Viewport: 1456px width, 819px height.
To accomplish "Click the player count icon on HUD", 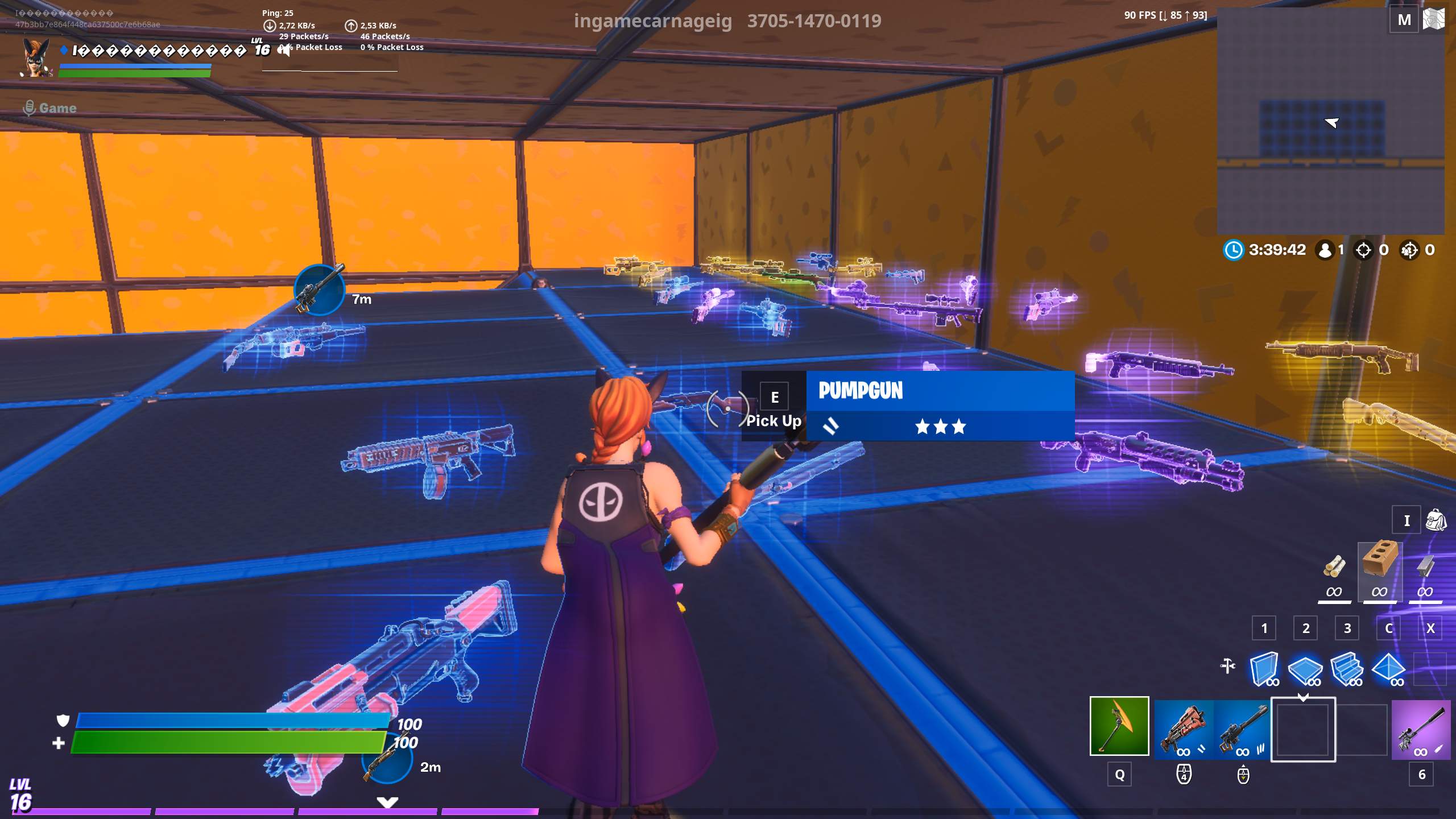I will point(1326,249).
